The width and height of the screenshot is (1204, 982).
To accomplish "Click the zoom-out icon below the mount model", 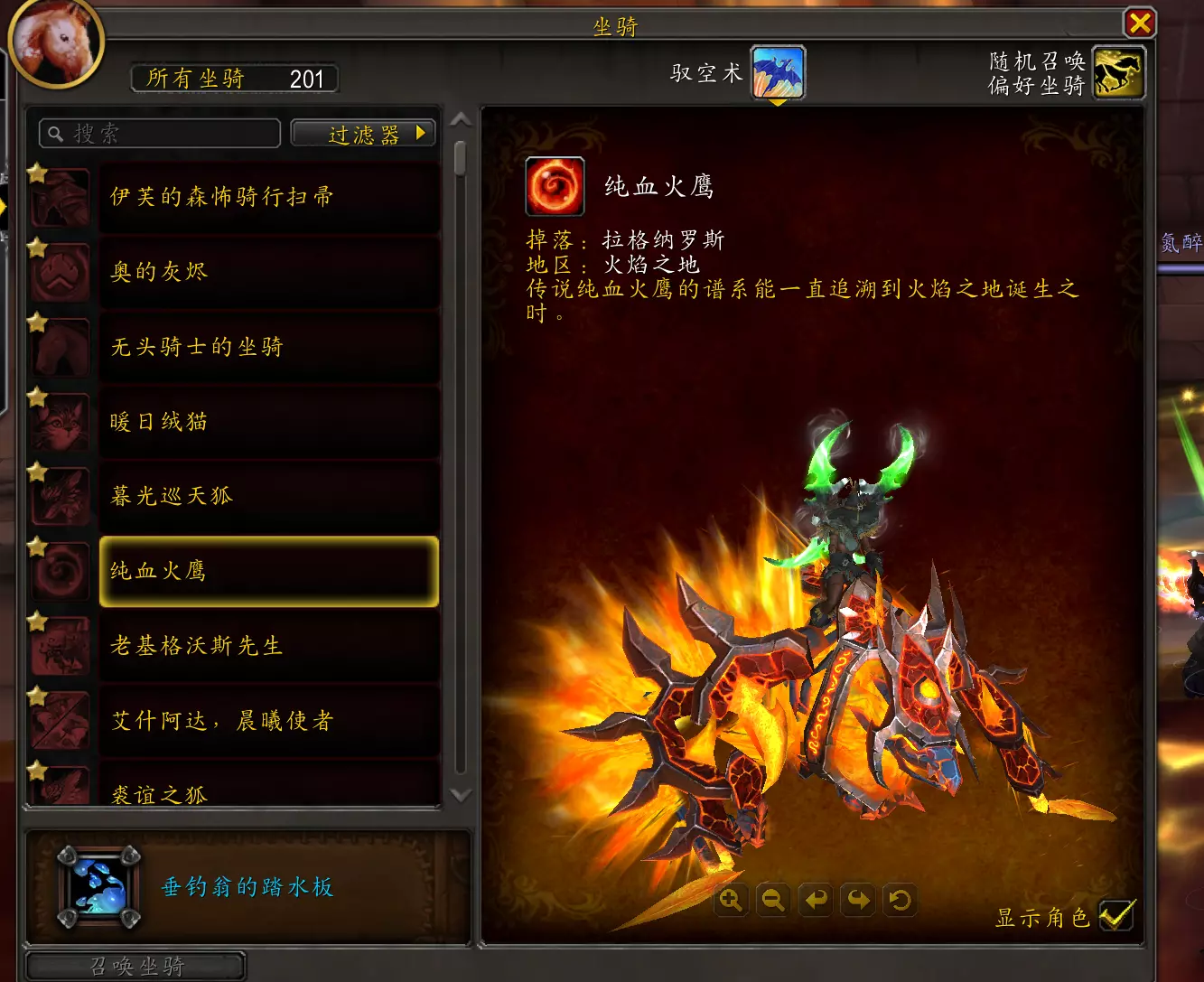I will (773, 900).
